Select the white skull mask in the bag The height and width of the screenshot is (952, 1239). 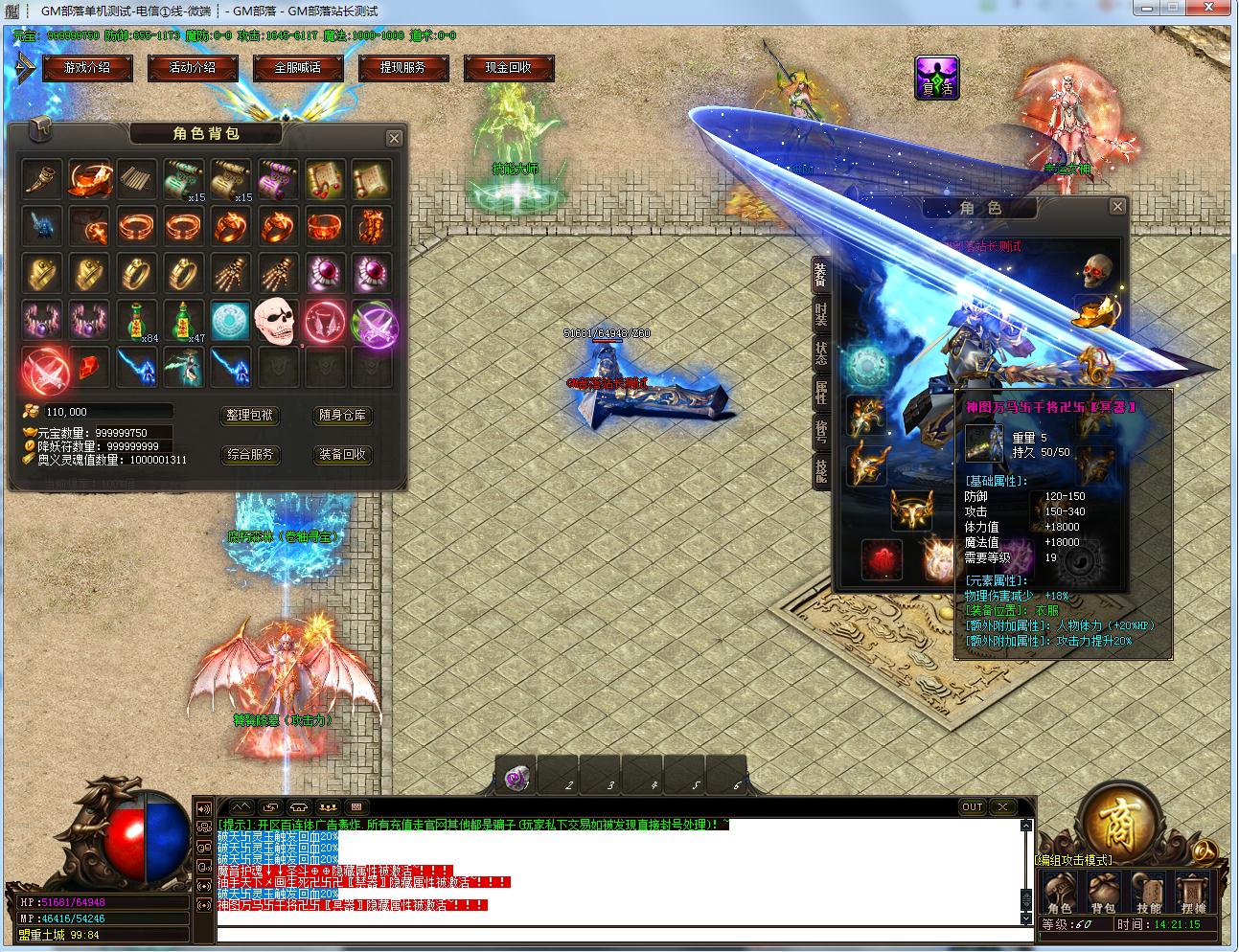click(277, 321)
